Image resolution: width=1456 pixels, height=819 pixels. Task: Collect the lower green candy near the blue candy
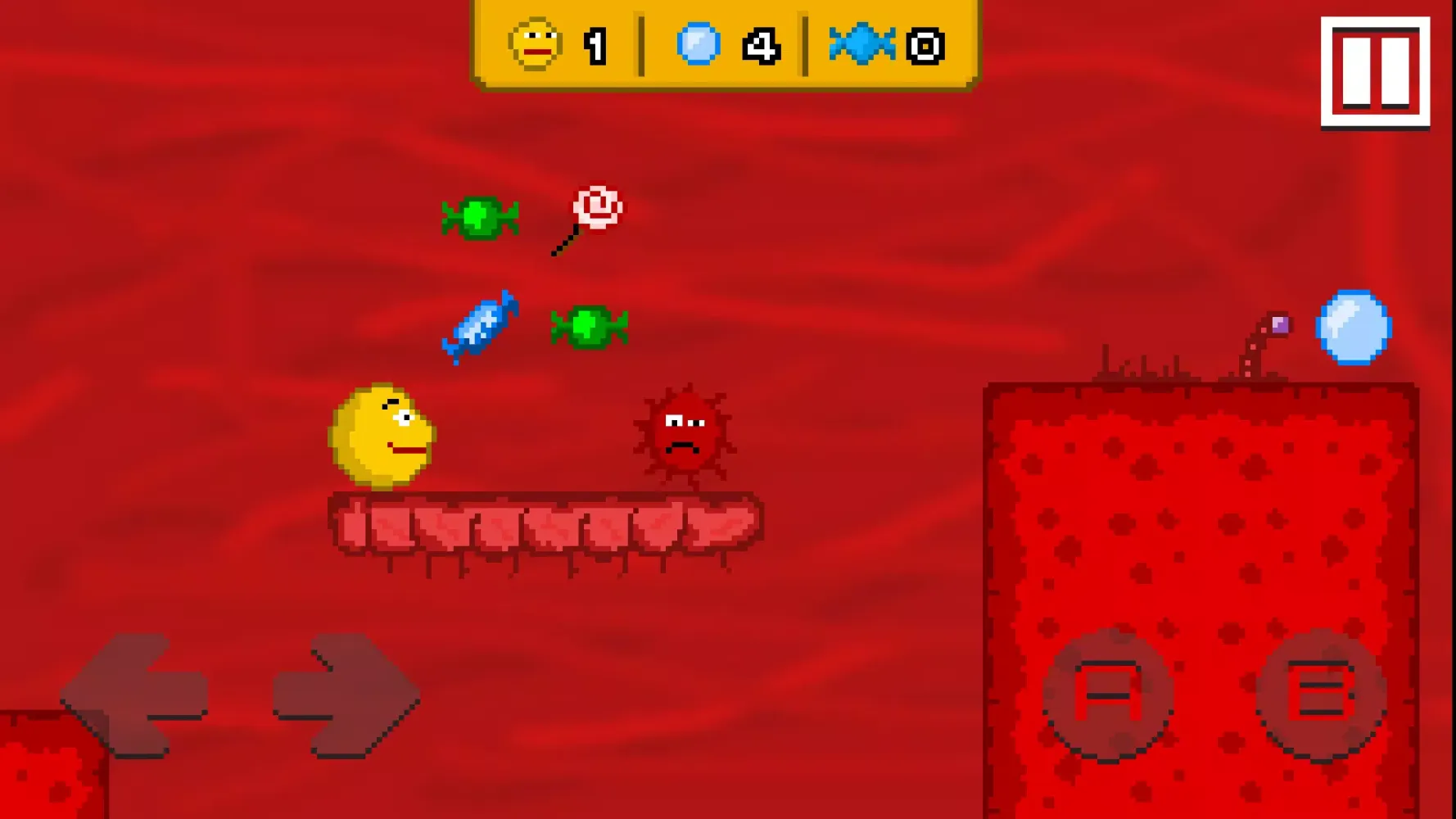pos(591,326)
